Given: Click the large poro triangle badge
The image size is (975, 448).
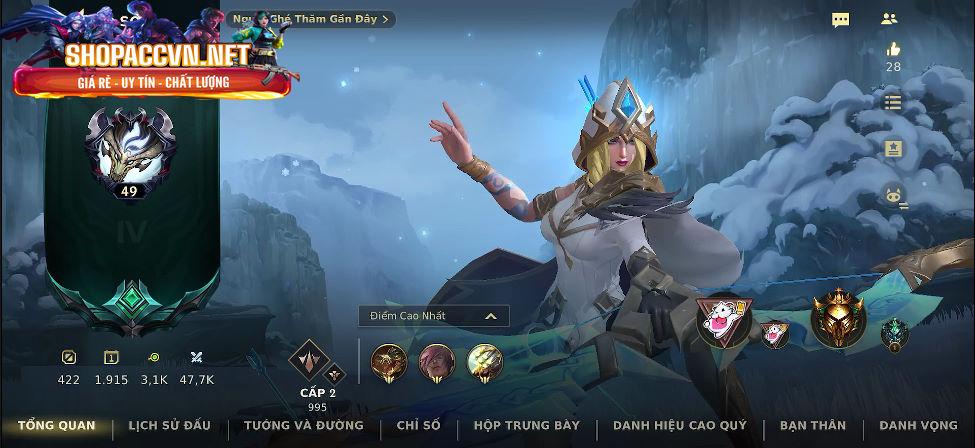Looking at the screenshot, I should 724,320.
